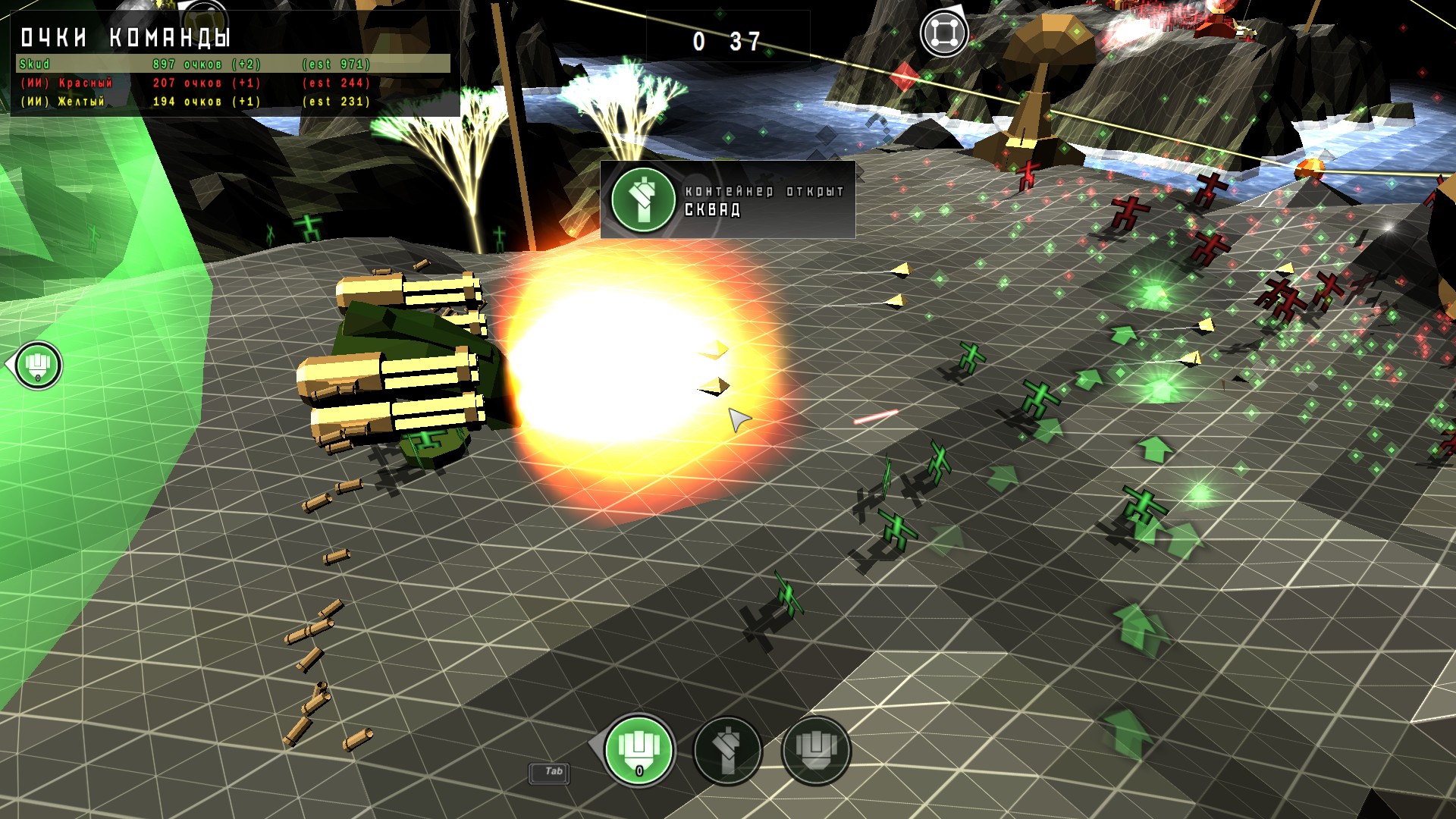Open the squad crate notification
The width and height of the screenshot is (1456, 819).
tap(726, 200)
